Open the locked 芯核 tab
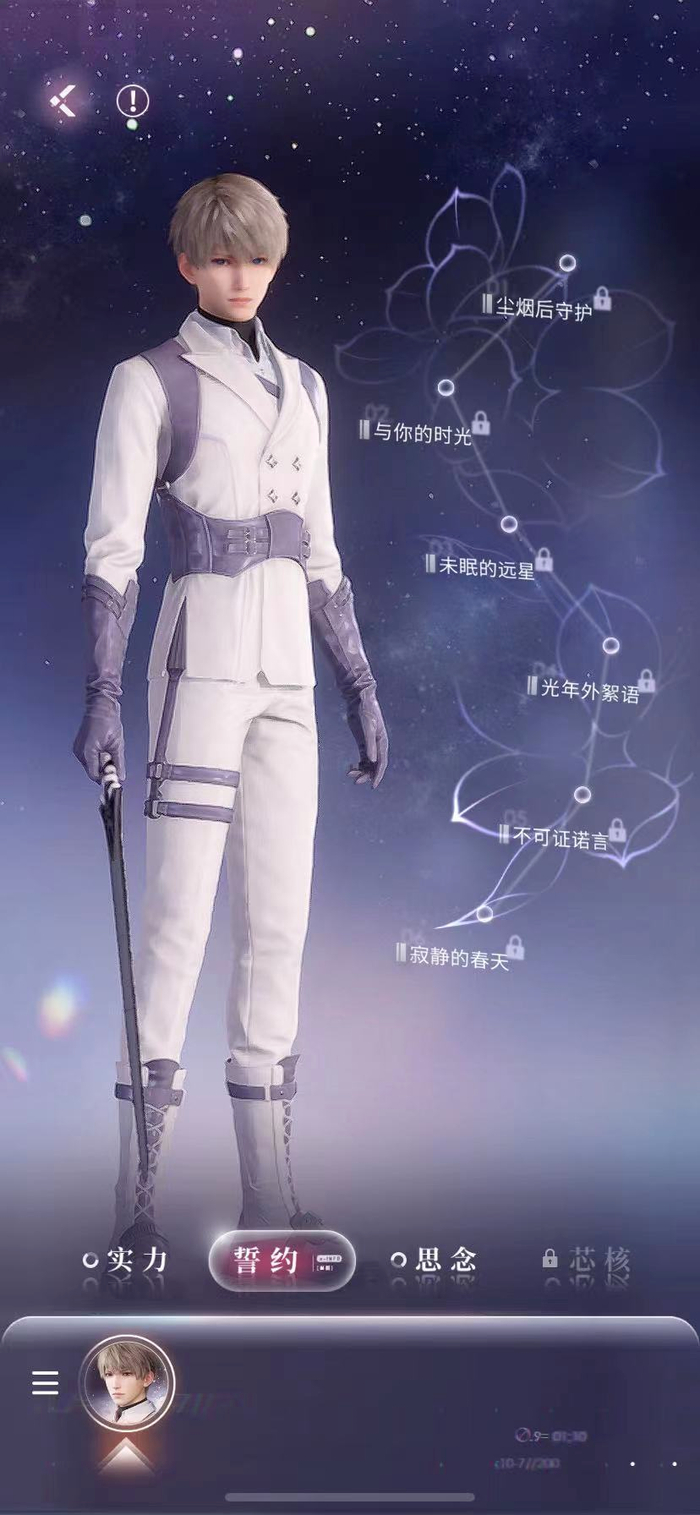The height and width of the screenshot is (1515, 700). 588,1260
